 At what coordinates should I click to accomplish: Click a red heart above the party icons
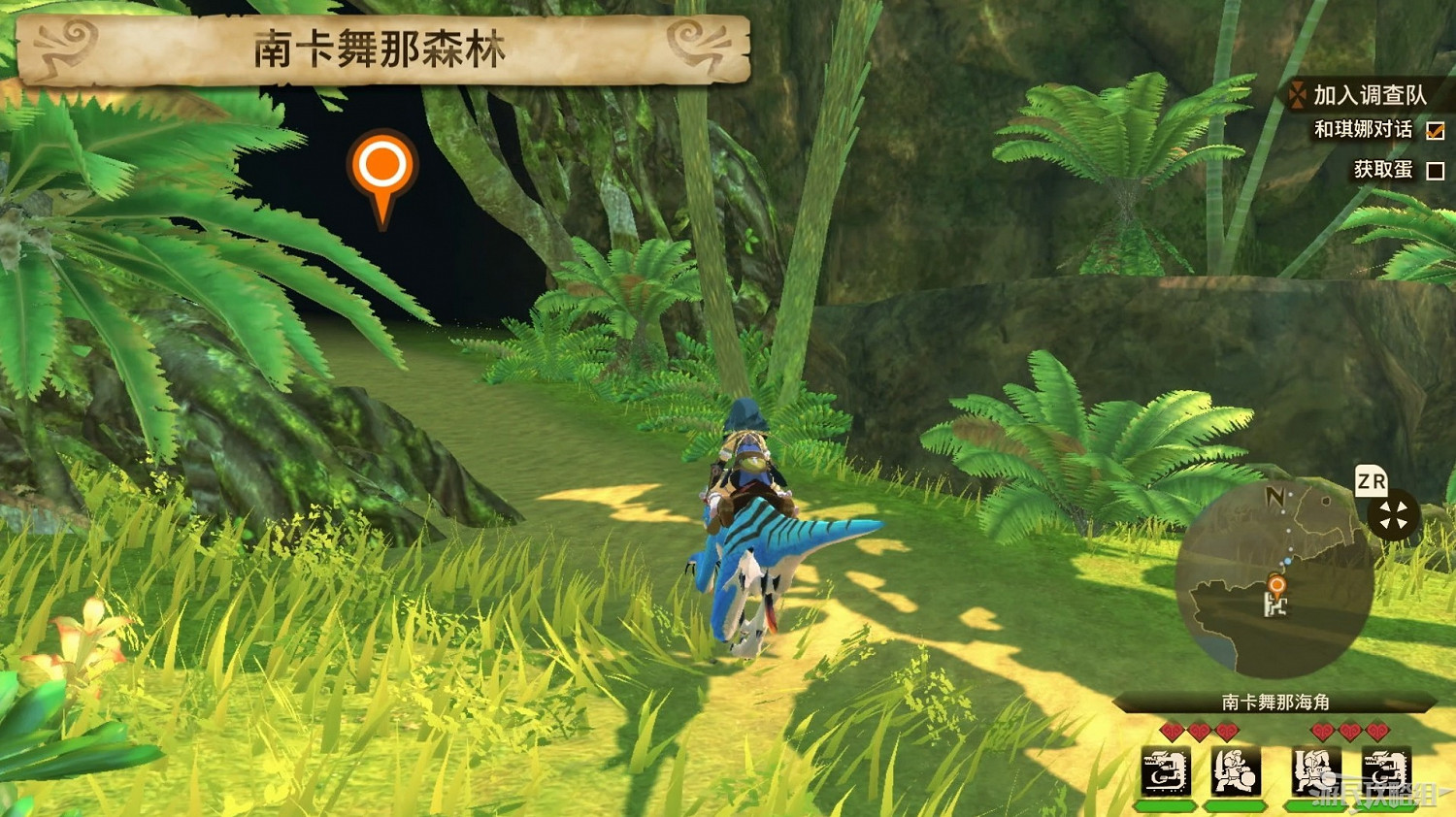pyautogui.click(x=1172, y=731)
